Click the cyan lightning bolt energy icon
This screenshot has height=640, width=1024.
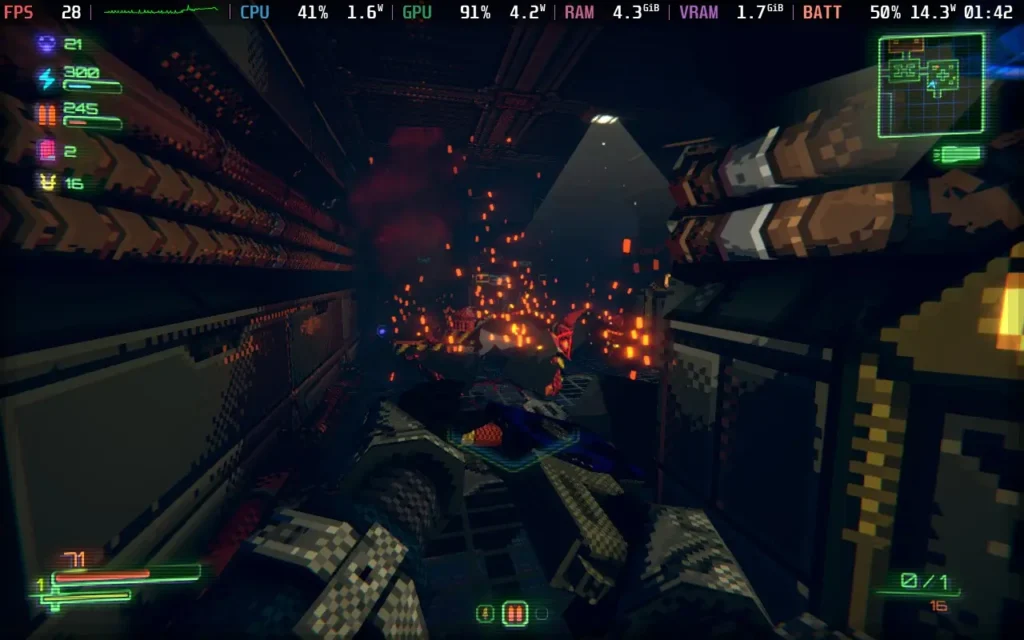point(46,79)
